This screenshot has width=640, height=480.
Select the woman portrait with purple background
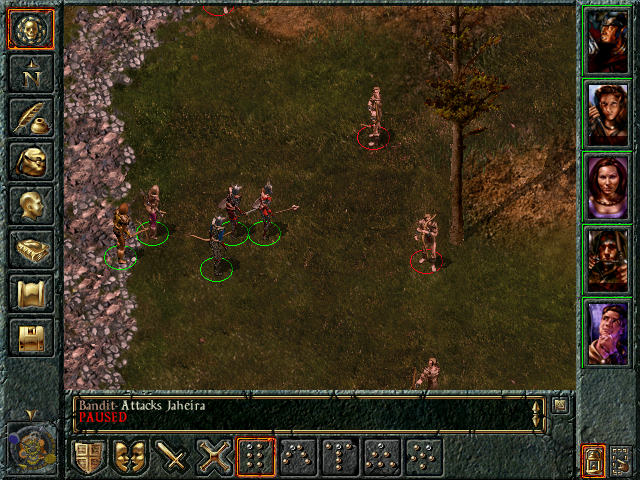pos(607,186)
